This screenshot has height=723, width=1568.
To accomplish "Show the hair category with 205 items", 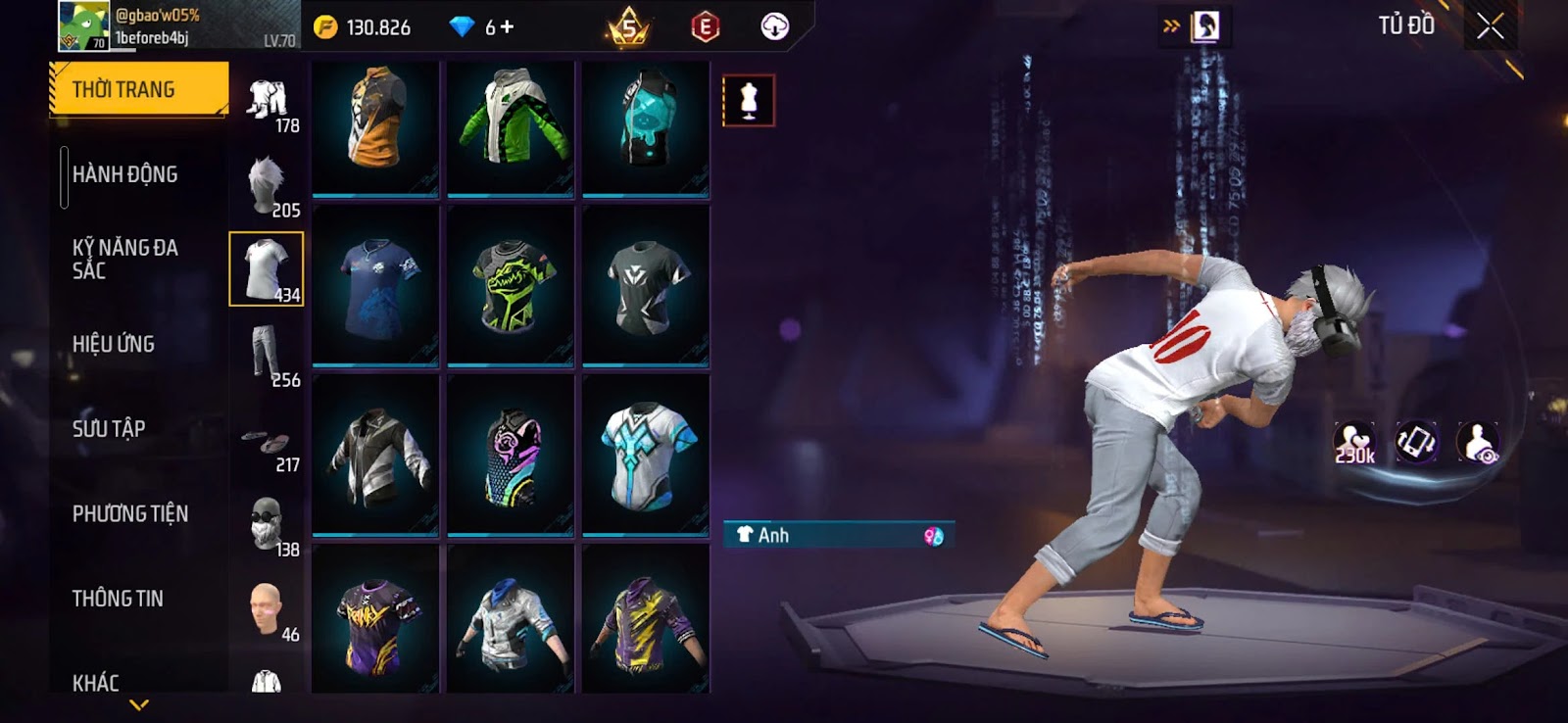I will pos(268,186).
